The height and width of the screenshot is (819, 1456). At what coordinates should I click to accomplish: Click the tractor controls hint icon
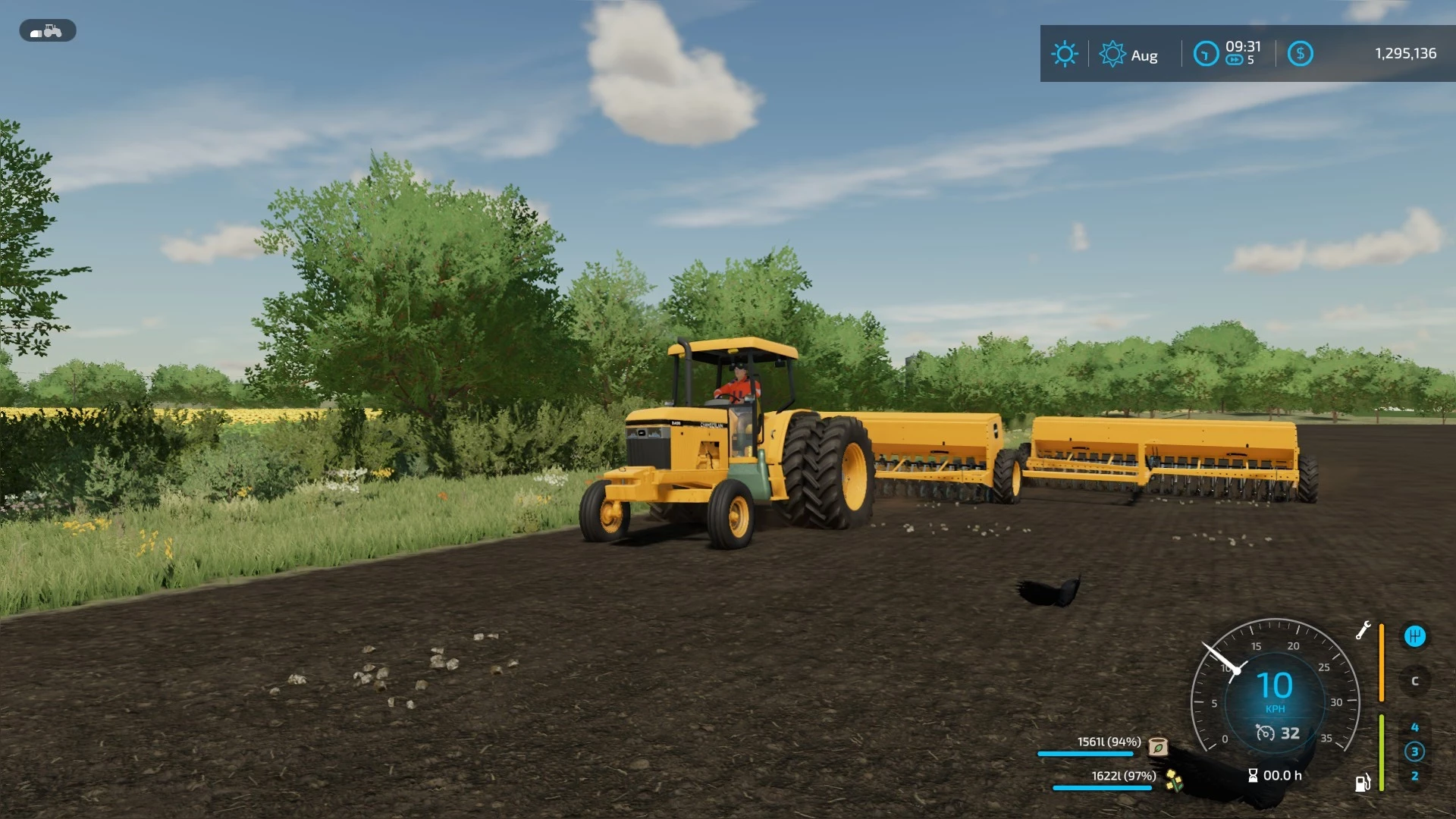point(47,30)
